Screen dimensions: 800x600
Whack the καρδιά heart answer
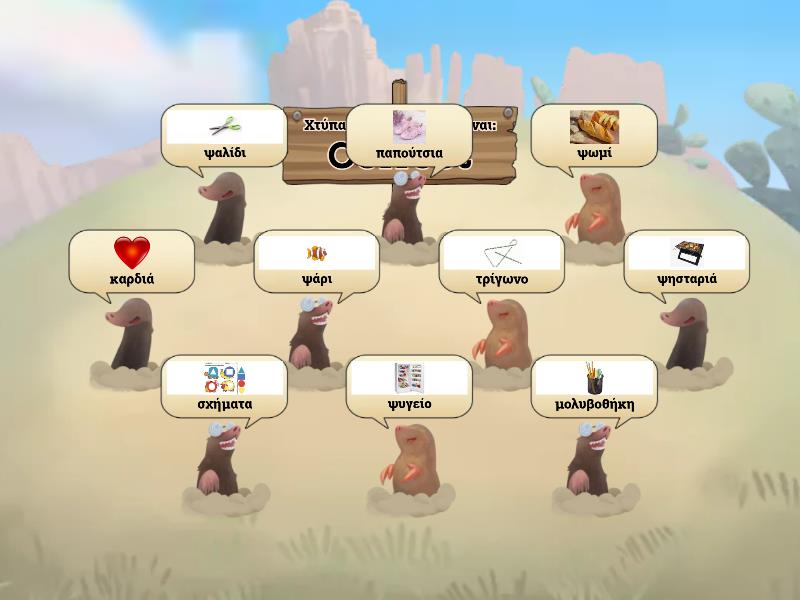(x=132, y=262)
